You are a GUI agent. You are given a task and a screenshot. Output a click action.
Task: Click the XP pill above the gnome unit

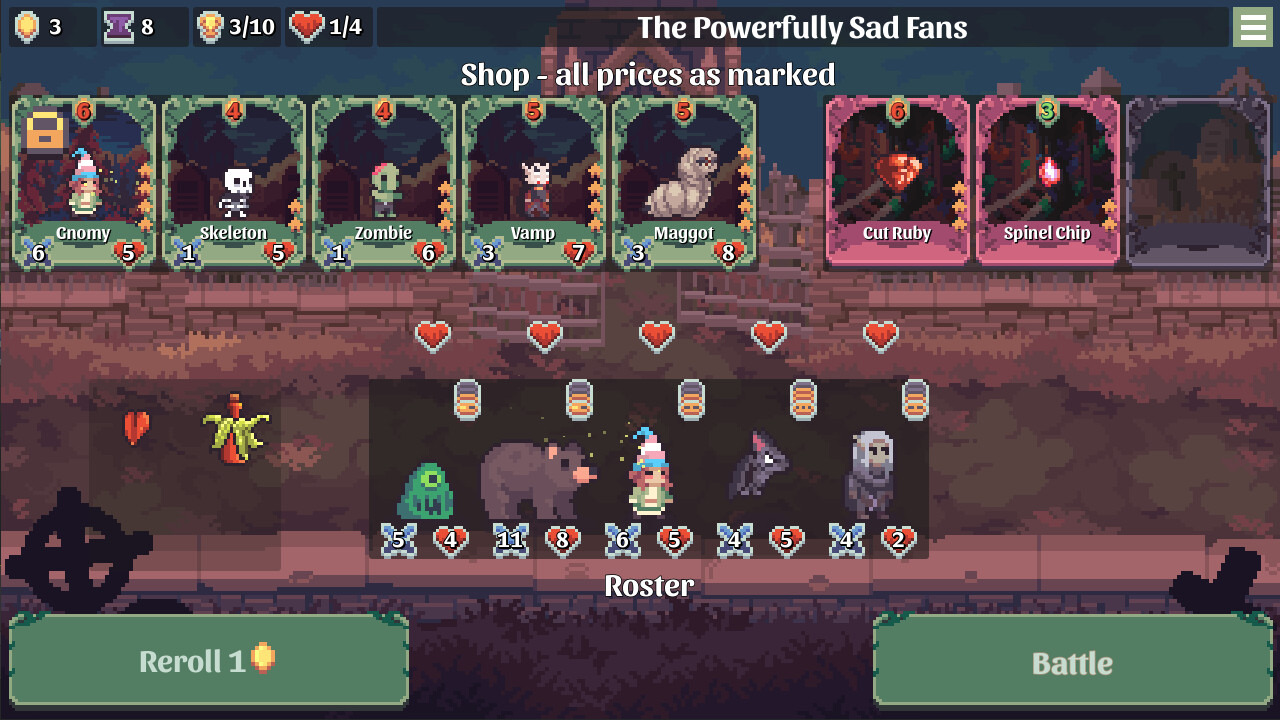pyautogui.click(x=690, y=400)
